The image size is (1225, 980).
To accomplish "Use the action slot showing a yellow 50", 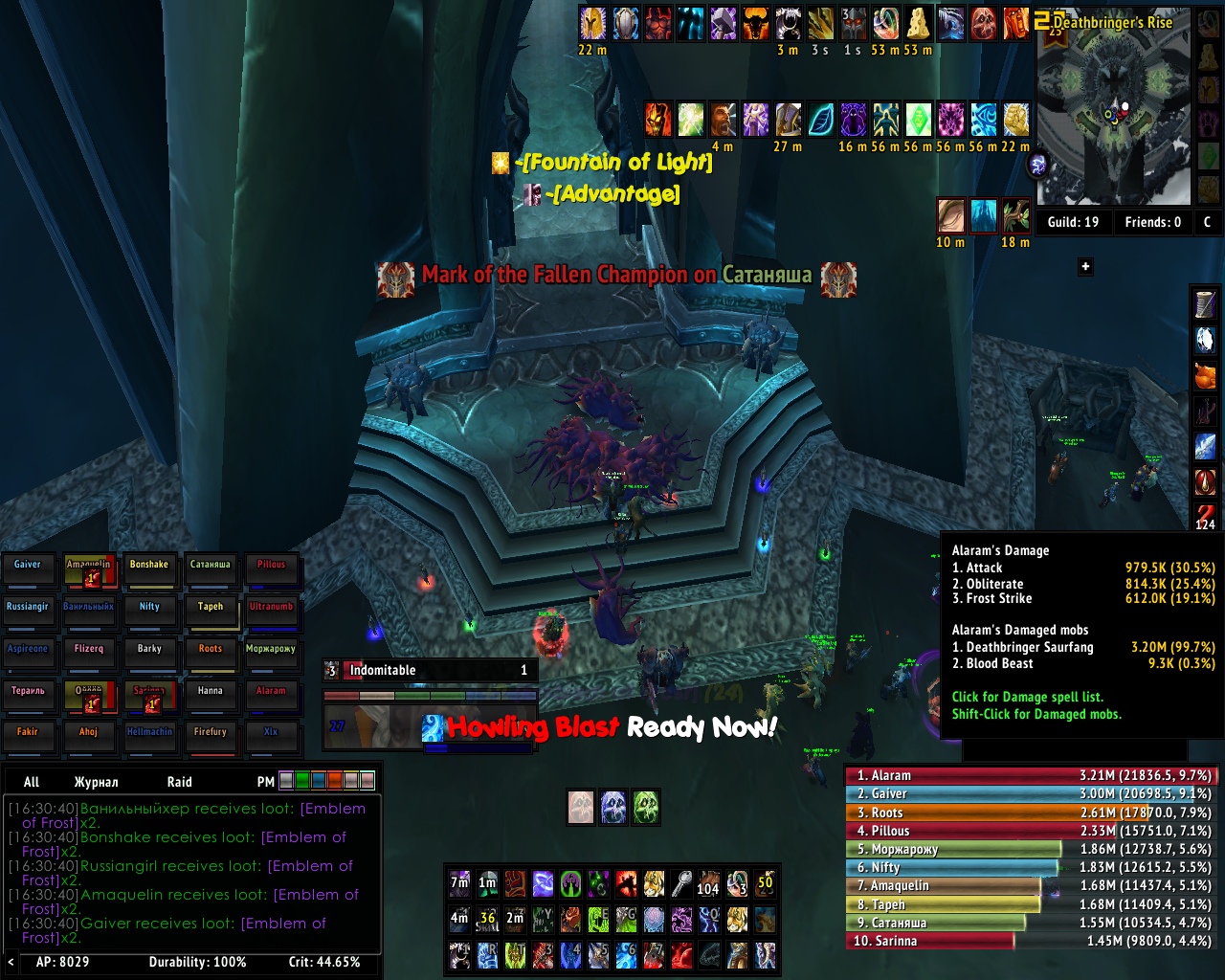I will 765,883.
